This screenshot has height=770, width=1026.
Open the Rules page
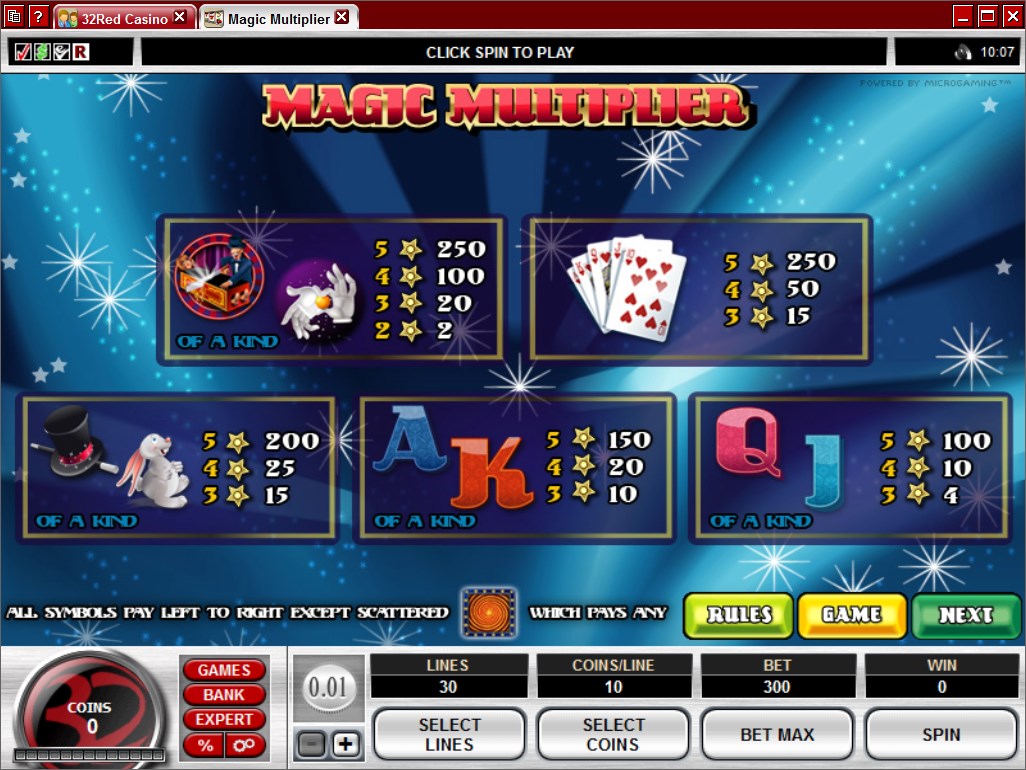click(x=738, y=615)
